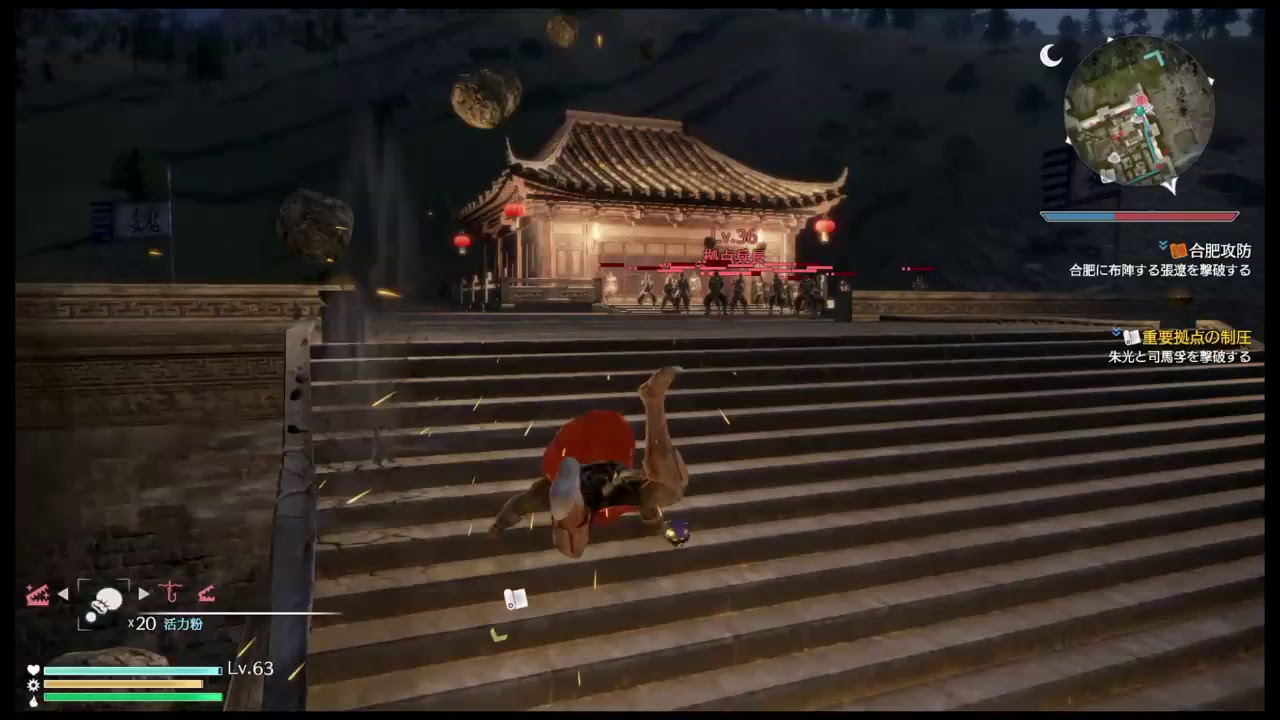Select the caltrops trap icon

[38, 593]
